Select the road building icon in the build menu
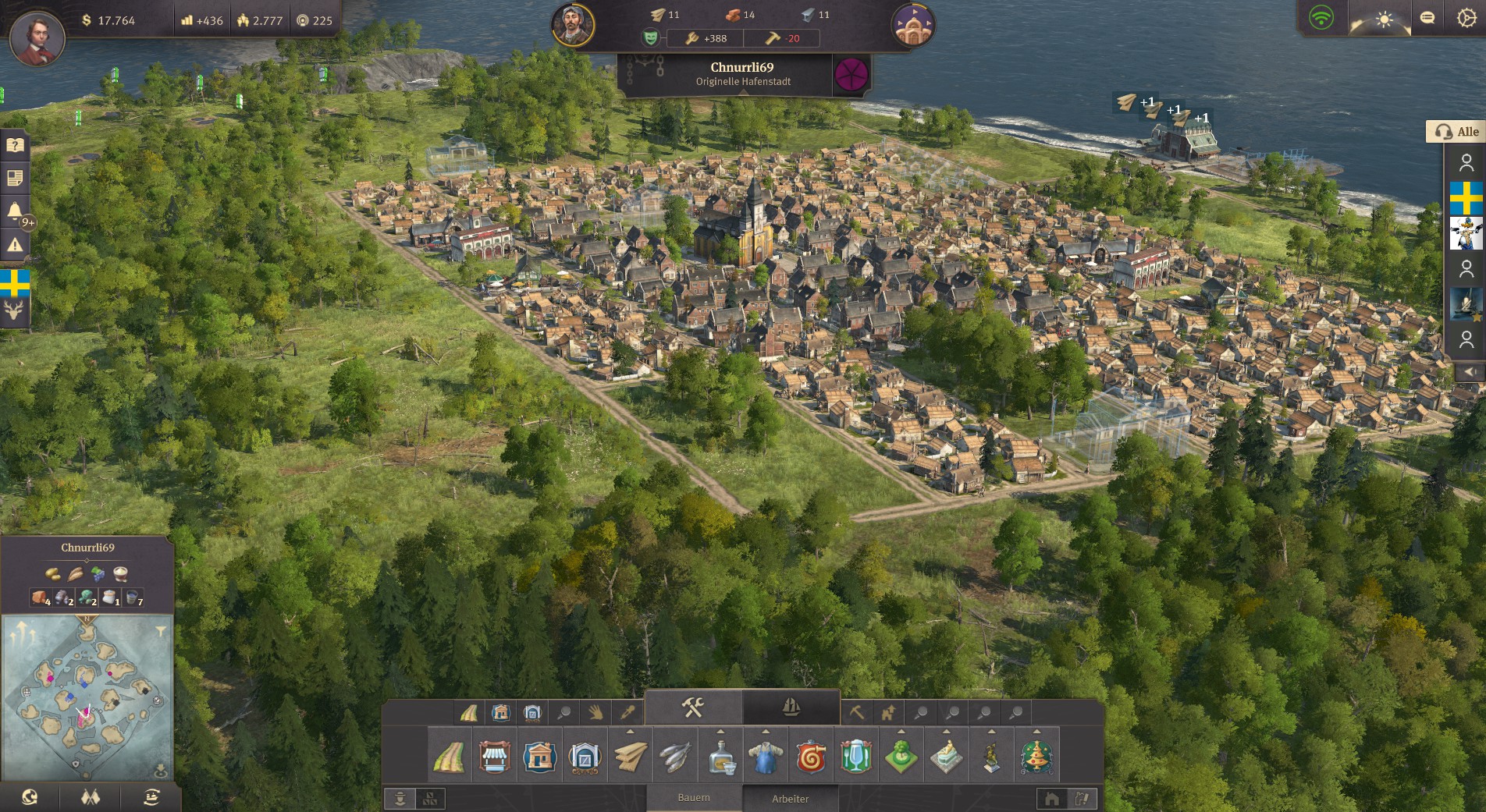The width and height of the screenshot is (1486, 812). (450, 757)
